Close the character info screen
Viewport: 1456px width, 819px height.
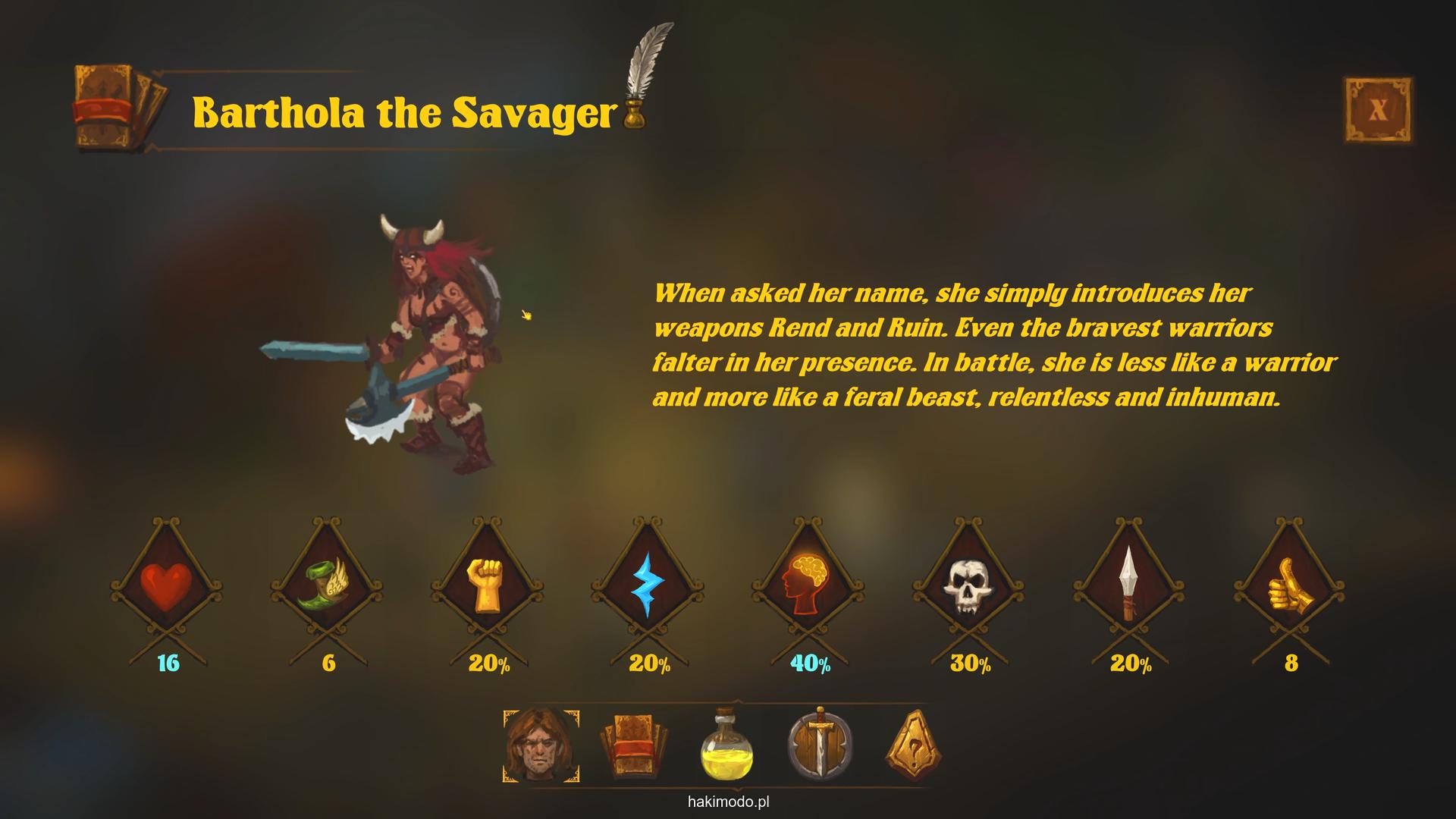1378,110
